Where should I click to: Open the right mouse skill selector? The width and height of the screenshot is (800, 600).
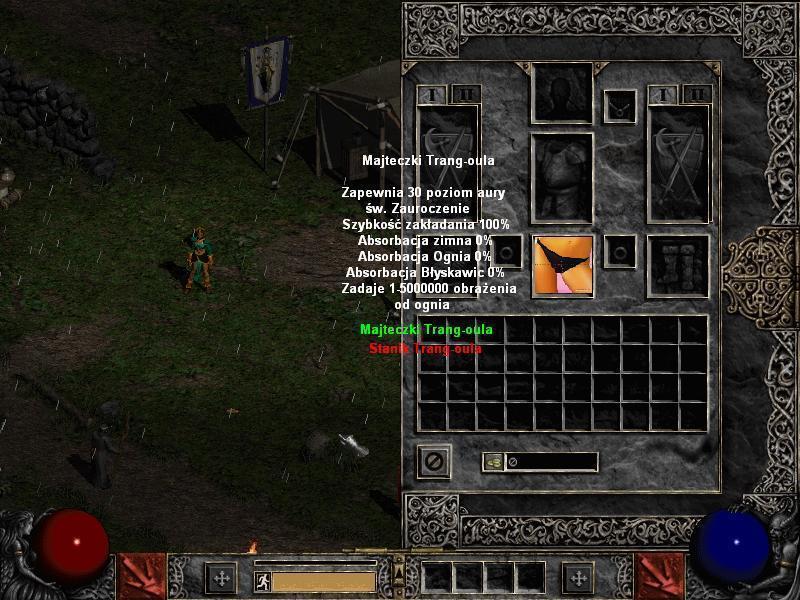point(660,577)
